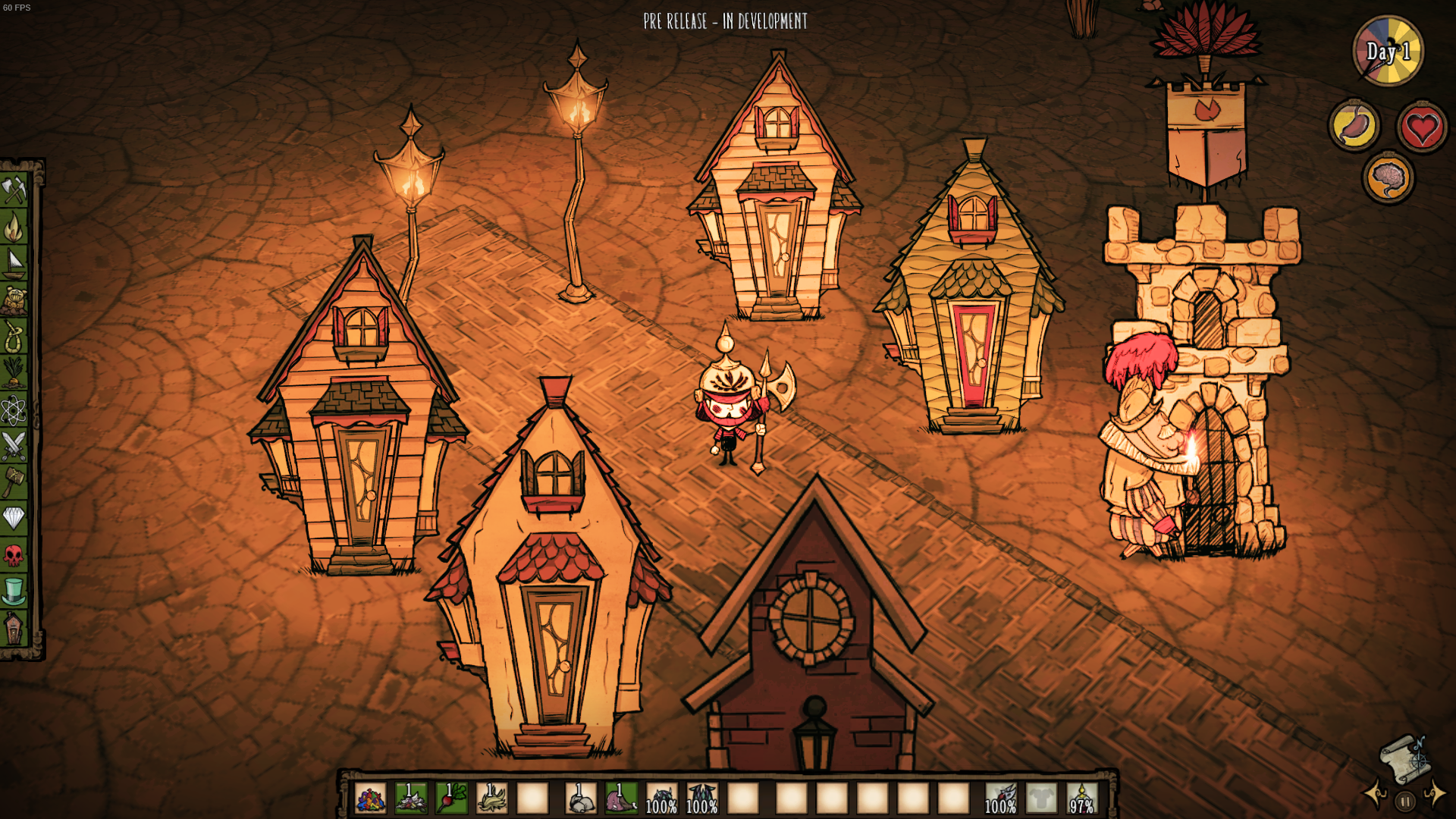Choose the raw meat morsel slot
Viewport: 1456px width, 819px height.
point(621,799)
